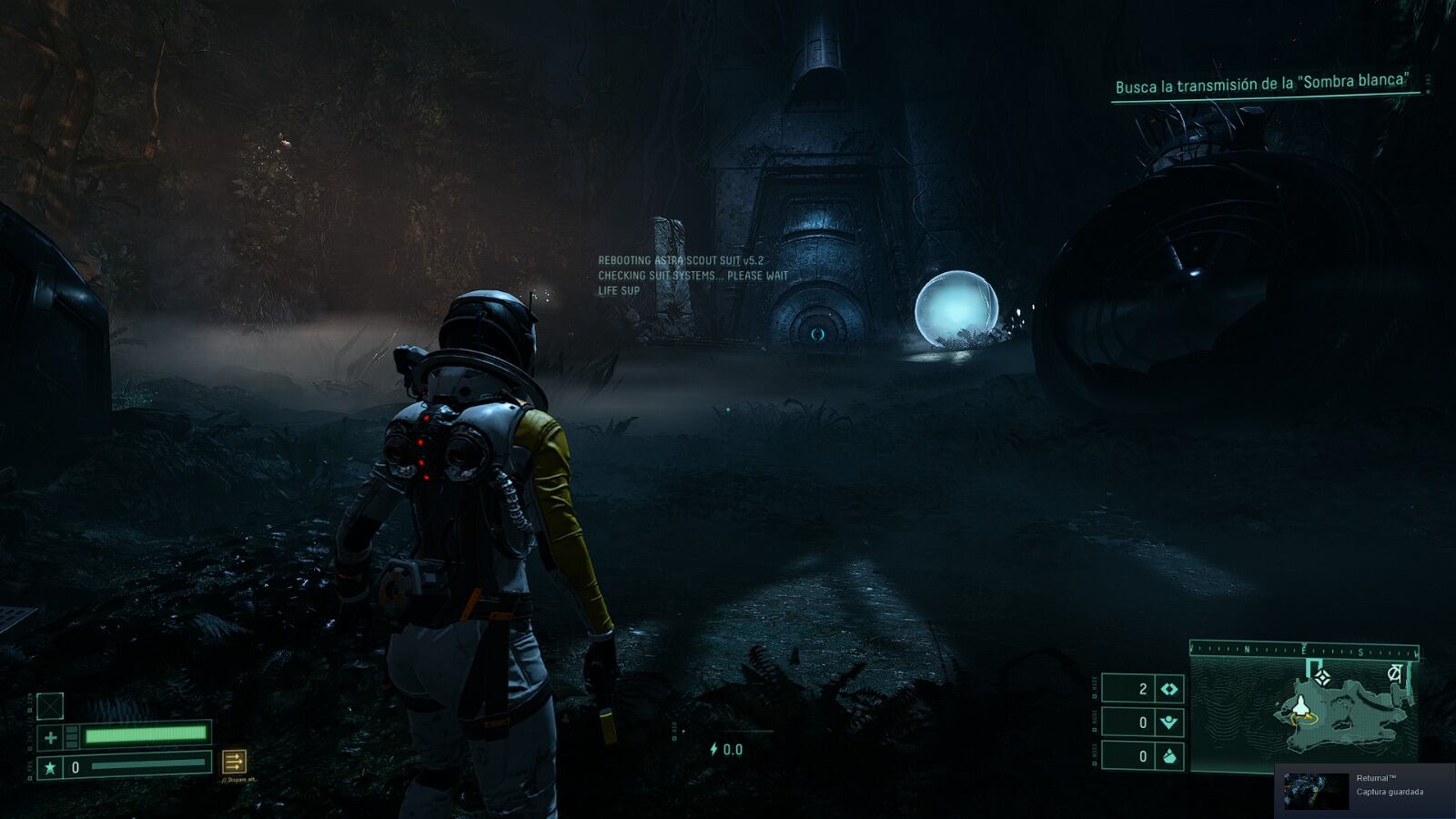The width and height of the screenshot is (1456, 819).
Task: Click the faceted-crystal resource icon
Action: pyautogui.click(x=1169, y=756)
